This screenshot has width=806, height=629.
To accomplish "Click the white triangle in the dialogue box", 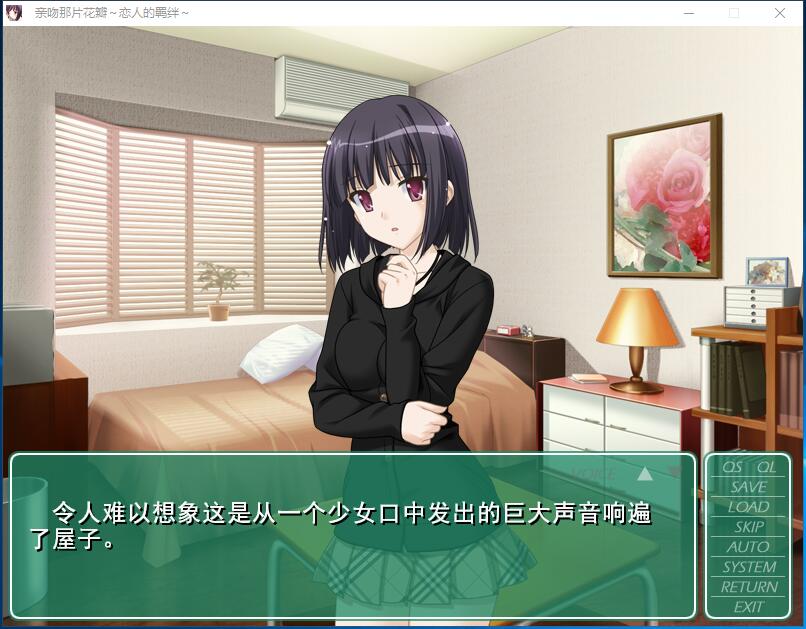I will click(x=645, y=473).
